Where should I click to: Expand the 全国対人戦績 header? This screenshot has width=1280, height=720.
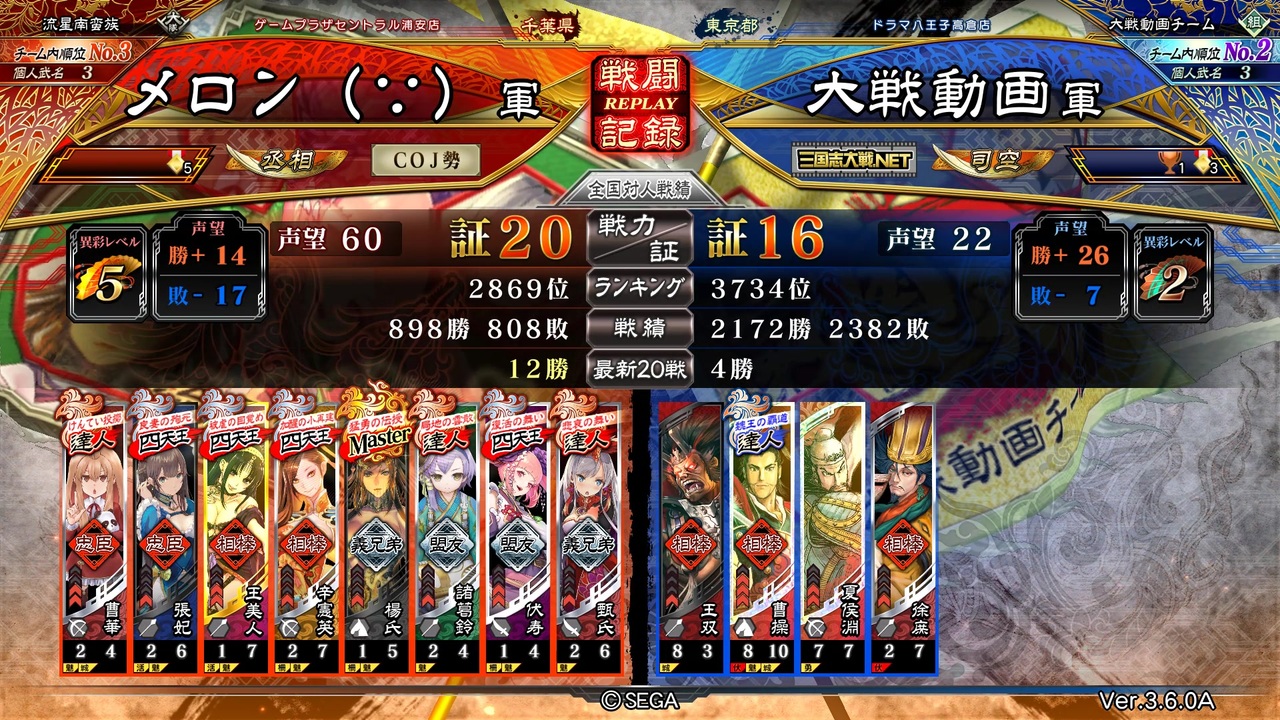641,188
